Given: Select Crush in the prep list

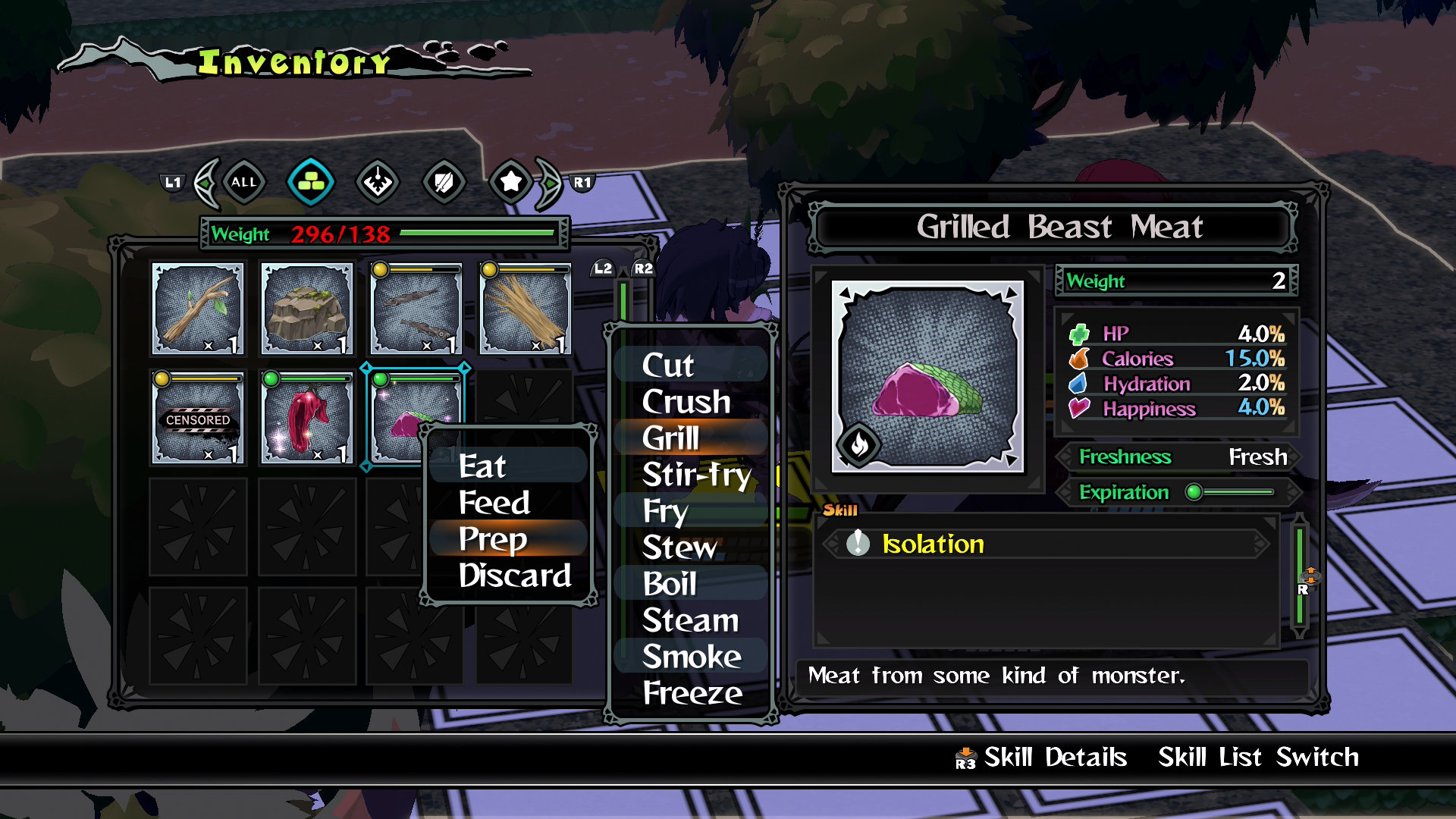Looking at the screenshot, I should click(686, 402).
